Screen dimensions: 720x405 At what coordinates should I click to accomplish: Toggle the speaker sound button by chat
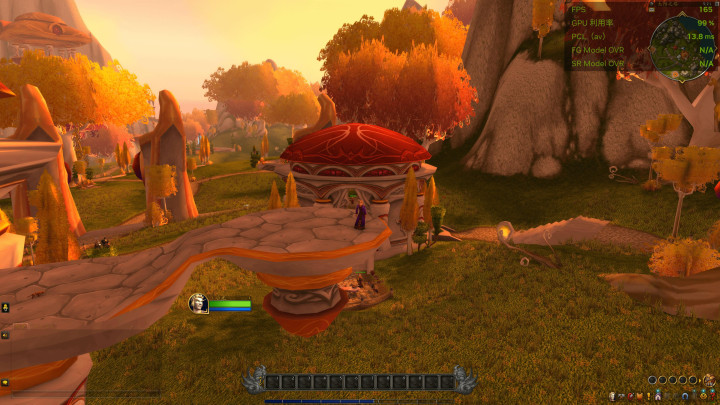click(5, 335)
